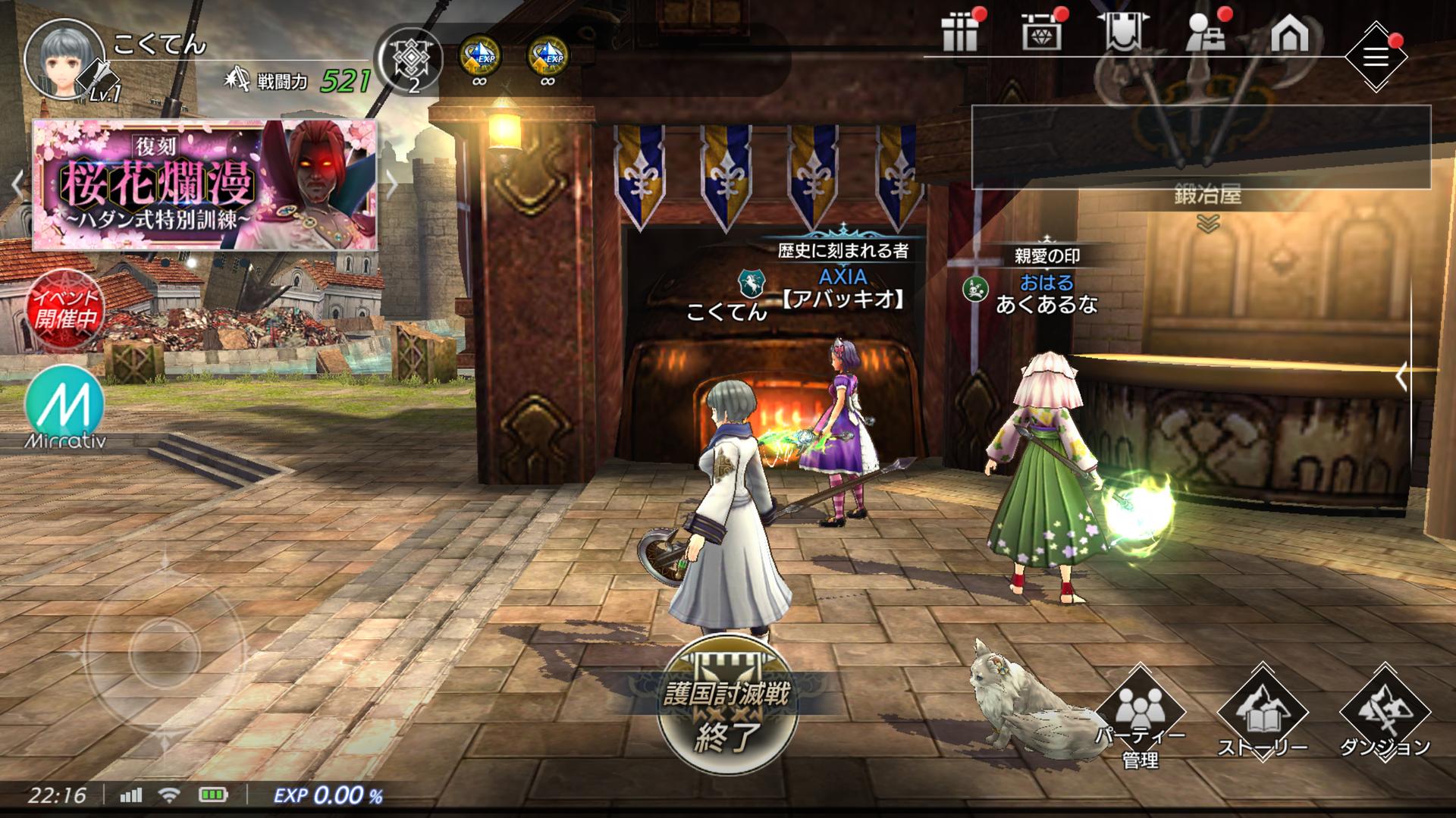Tap the home house icon
The image size is (1456, 818).
[1289, 34]
